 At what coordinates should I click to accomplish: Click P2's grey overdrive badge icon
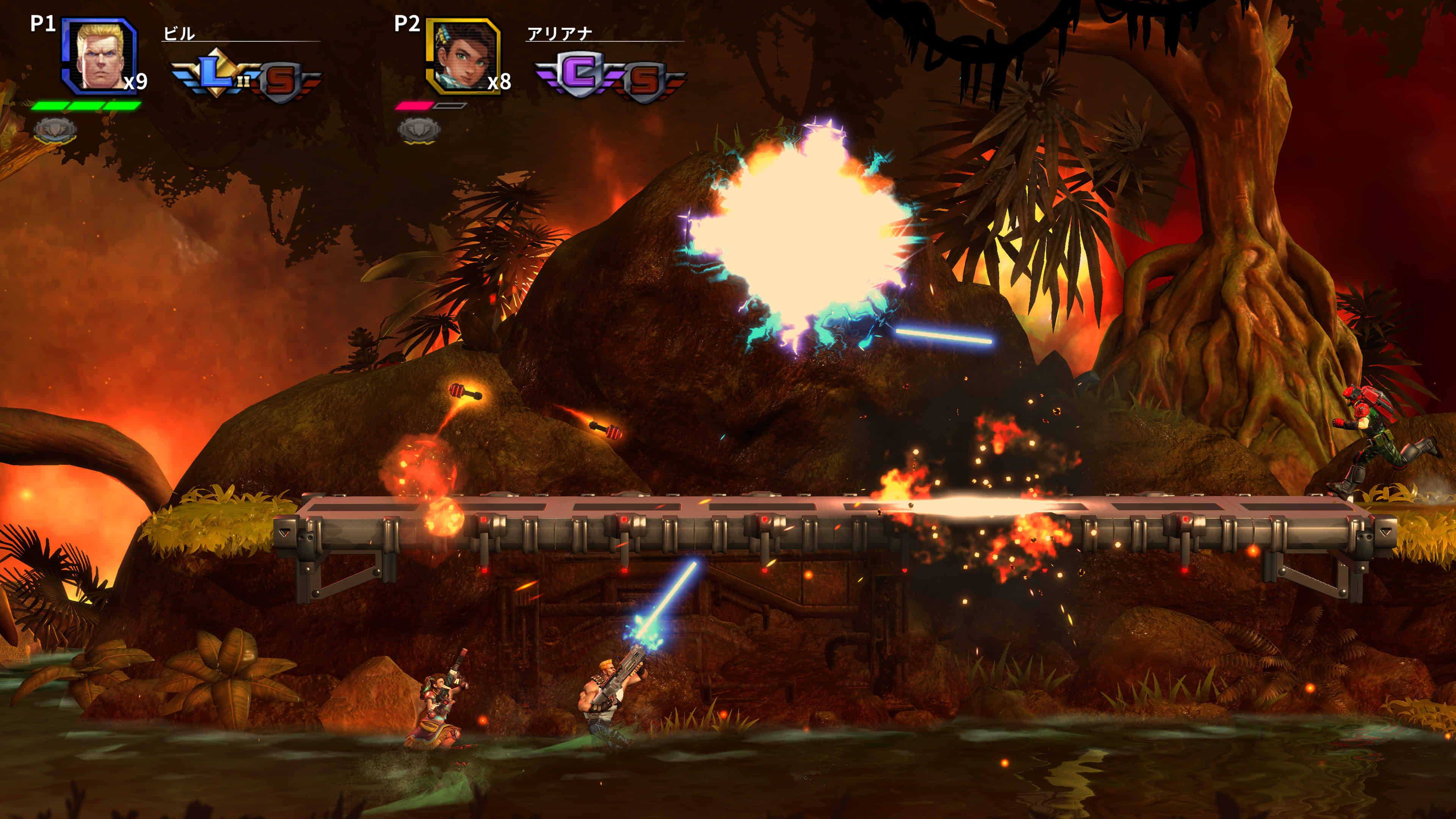(419, 130)
